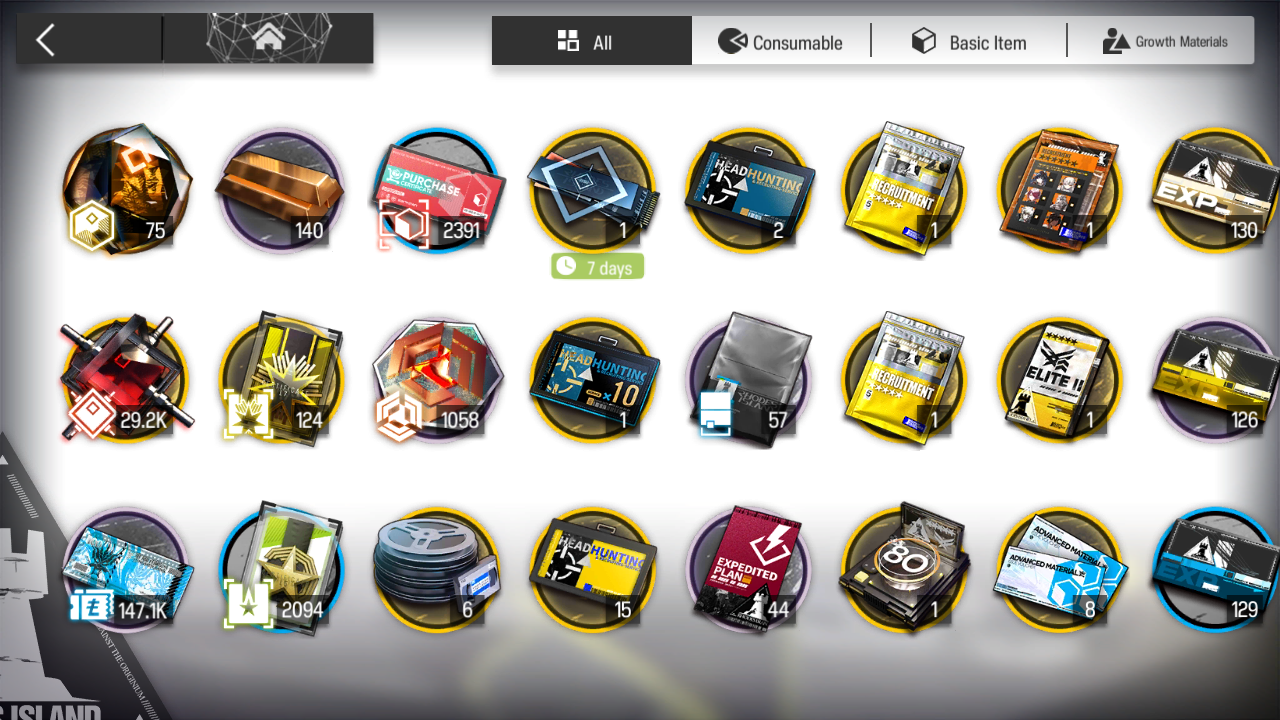Open the Purchase Certificate with 2391
This screenshot has height=720, width=1280.
(437, 190)
